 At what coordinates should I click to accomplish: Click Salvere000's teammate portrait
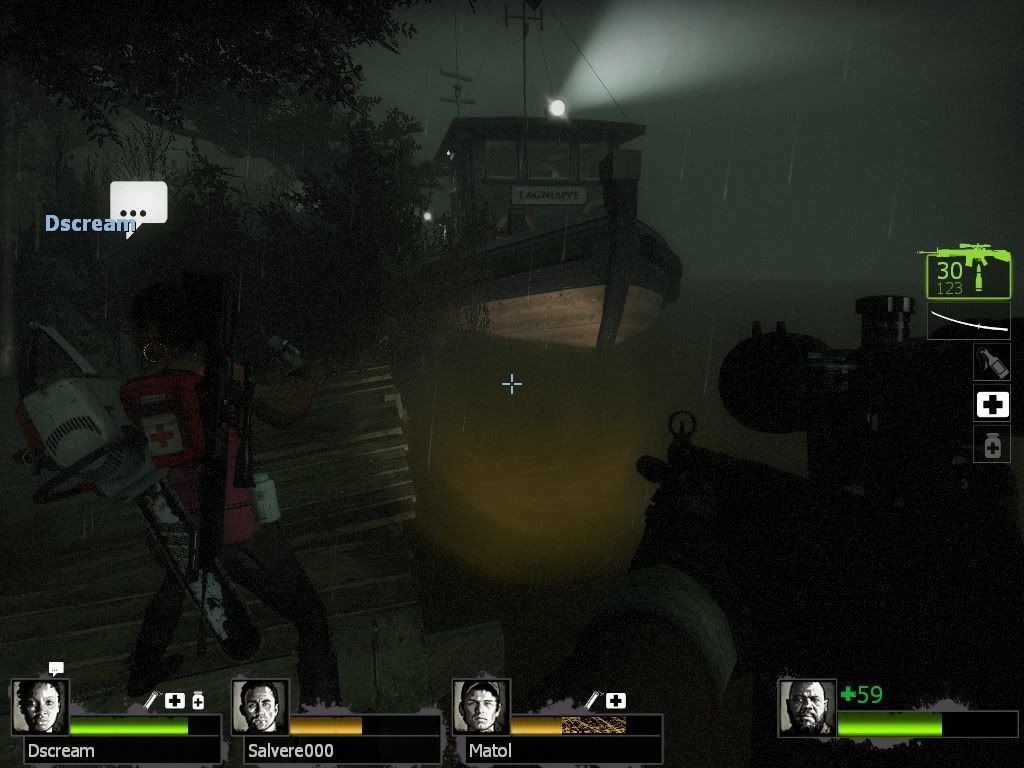[260, 707]
